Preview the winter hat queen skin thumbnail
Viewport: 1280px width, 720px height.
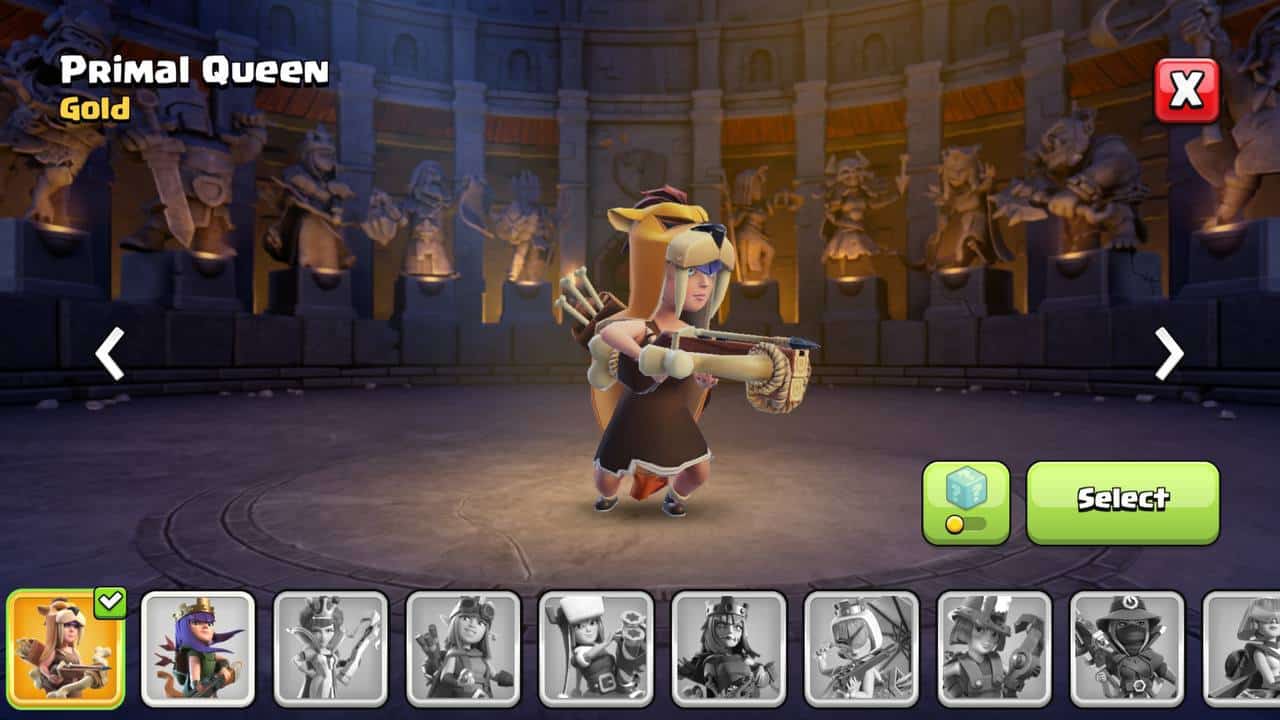pyautogui.click(x=596, y=648)
